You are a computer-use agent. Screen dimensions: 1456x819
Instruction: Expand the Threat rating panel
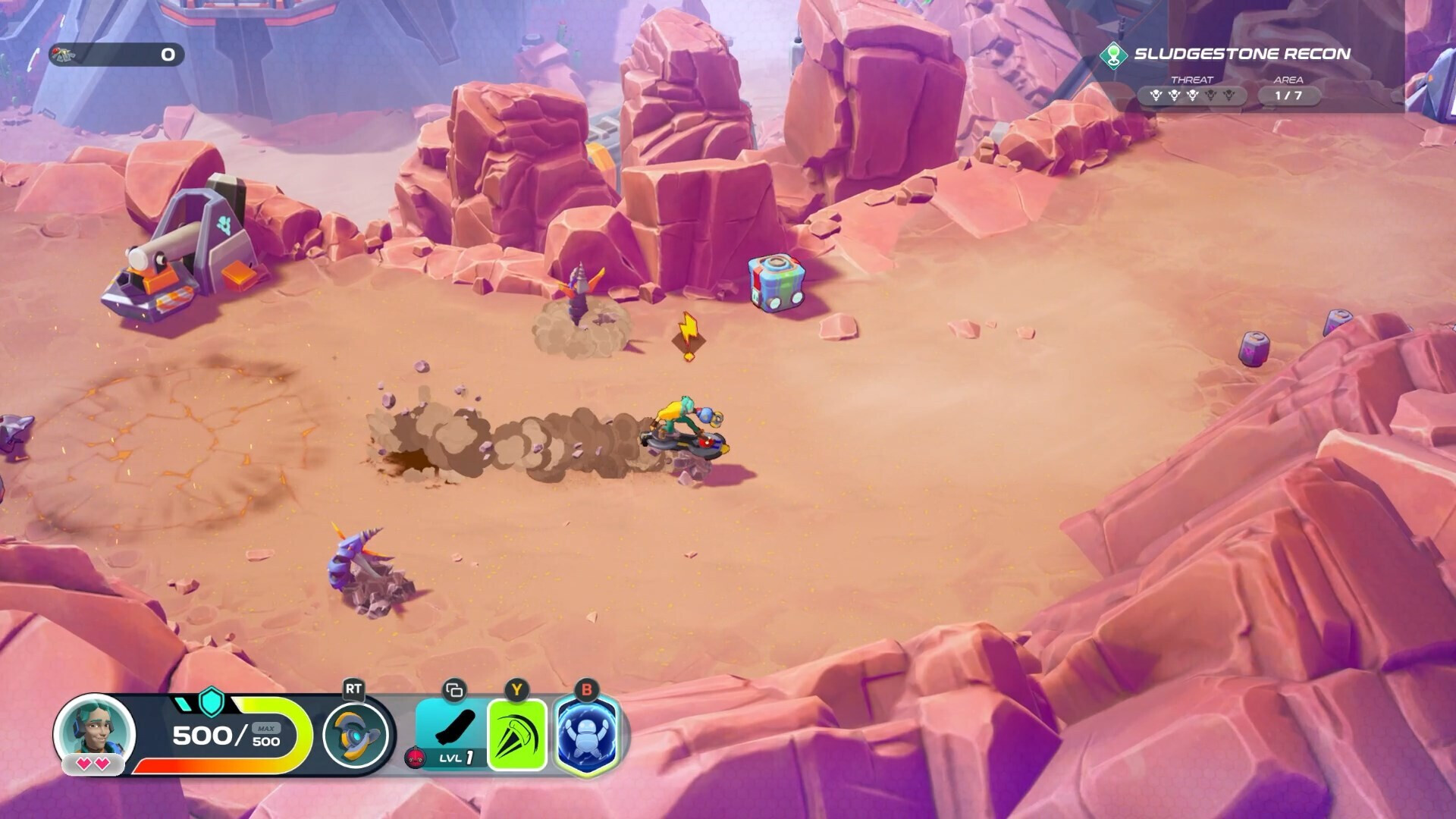coord(1193,95)
